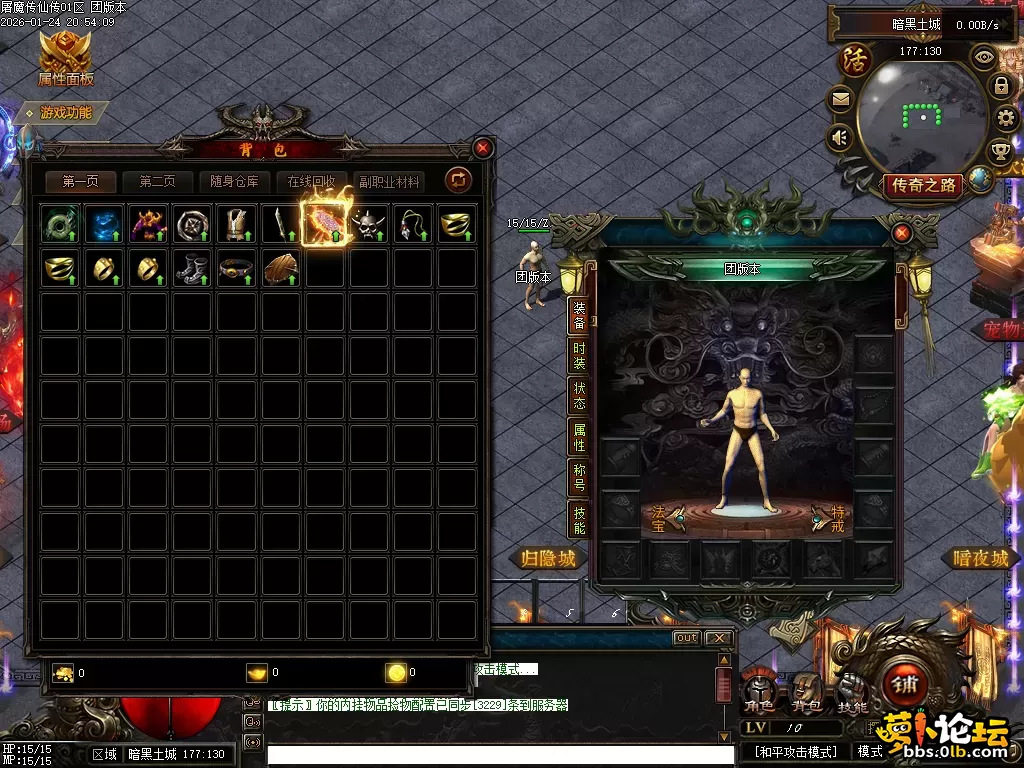
Task: Select the wooden shield item
Action: pos(280,268)
